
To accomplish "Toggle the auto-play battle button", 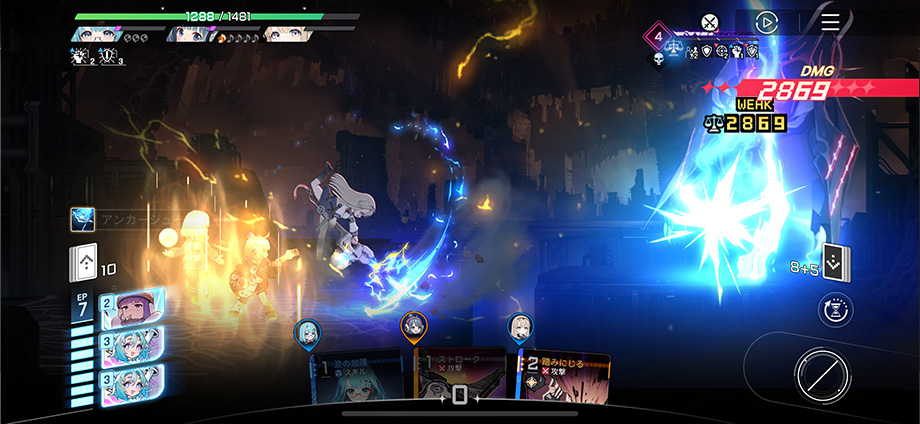I will 767,22.
